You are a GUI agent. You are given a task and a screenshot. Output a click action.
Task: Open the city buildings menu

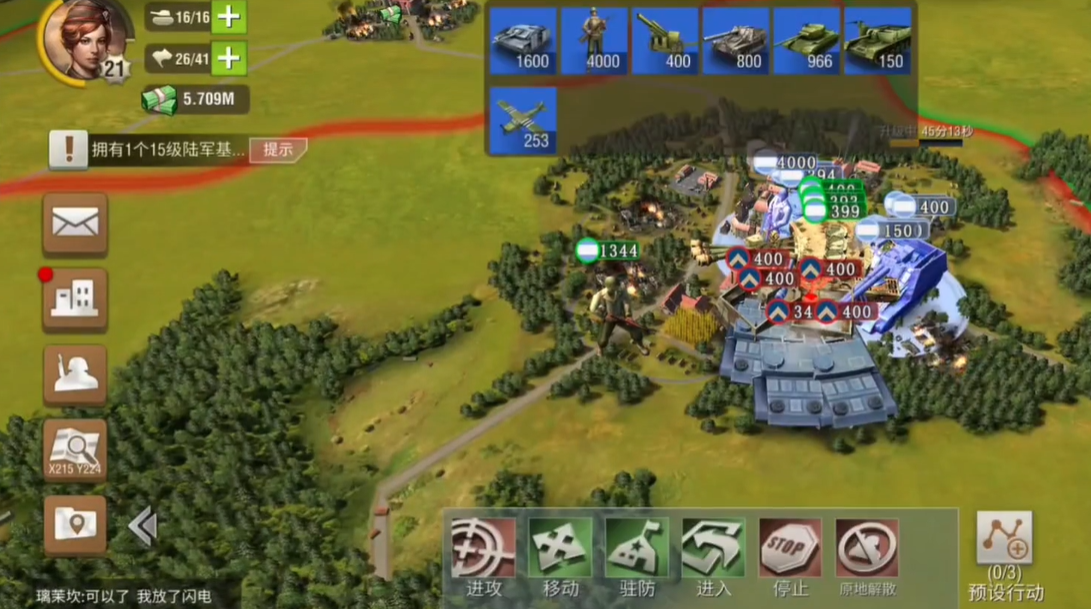75,299
